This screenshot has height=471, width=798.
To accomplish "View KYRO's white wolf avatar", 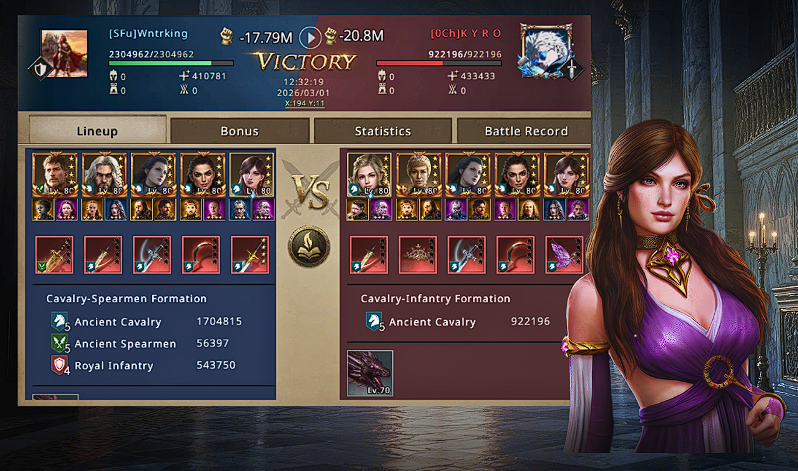I will [x=543, y=51].
